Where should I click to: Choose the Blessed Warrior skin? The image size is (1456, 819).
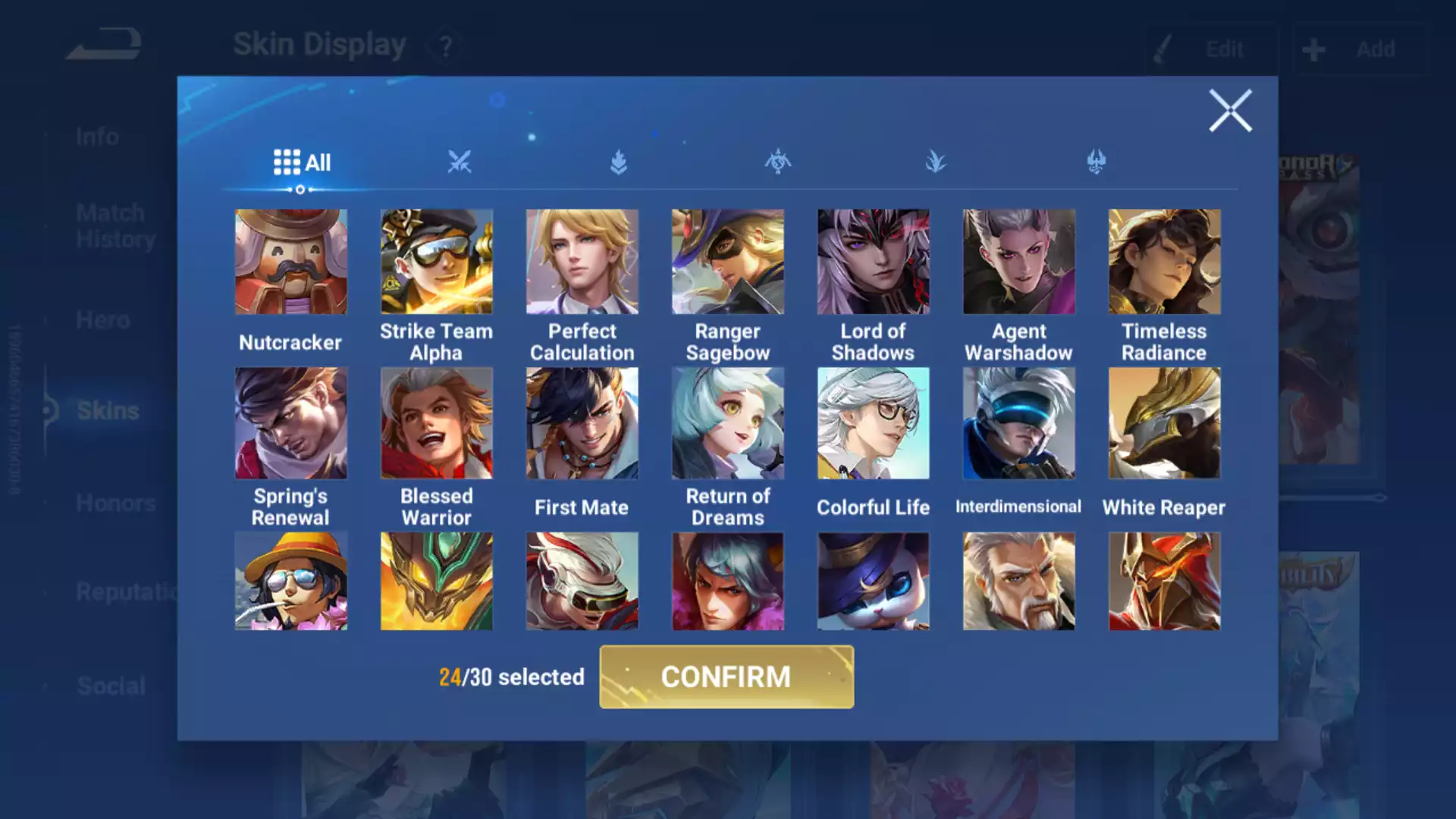437,423
